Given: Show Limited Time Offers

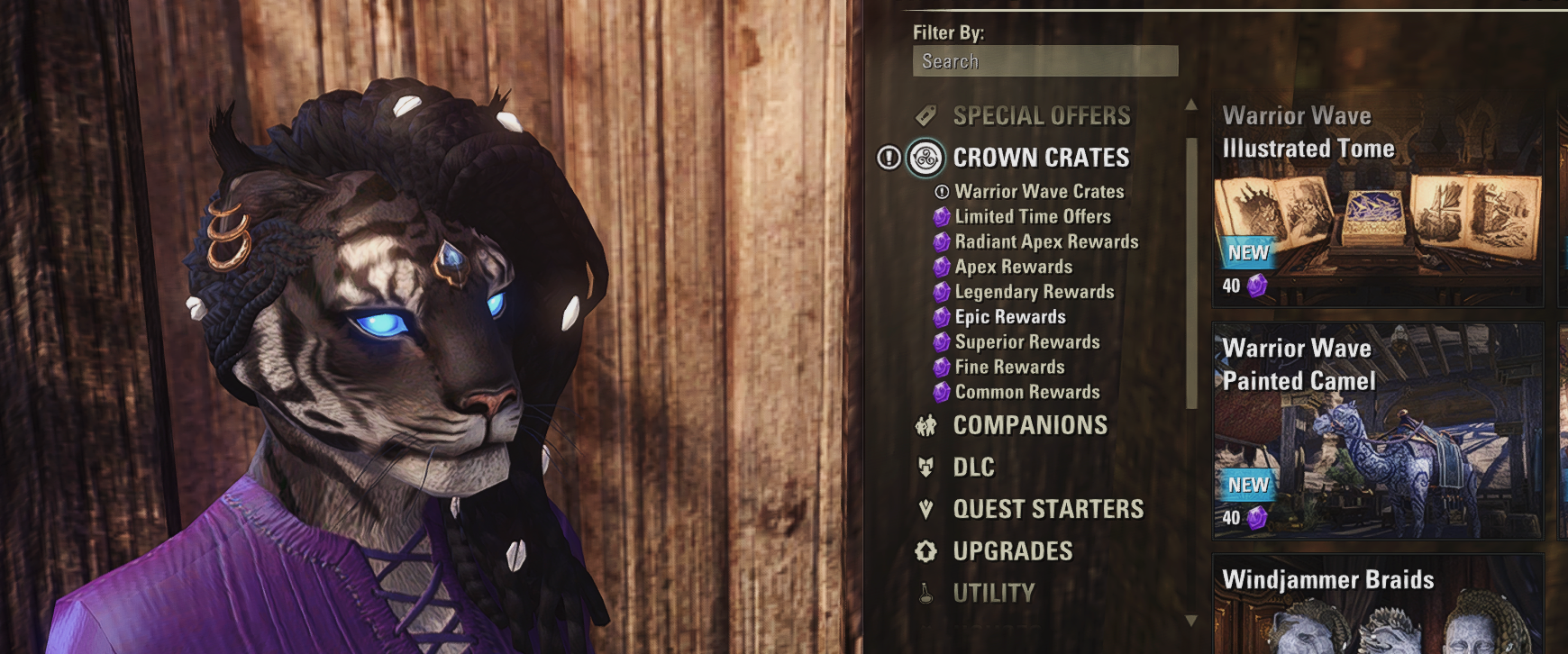Looking at the screenshot, I should coord(1033,217).
